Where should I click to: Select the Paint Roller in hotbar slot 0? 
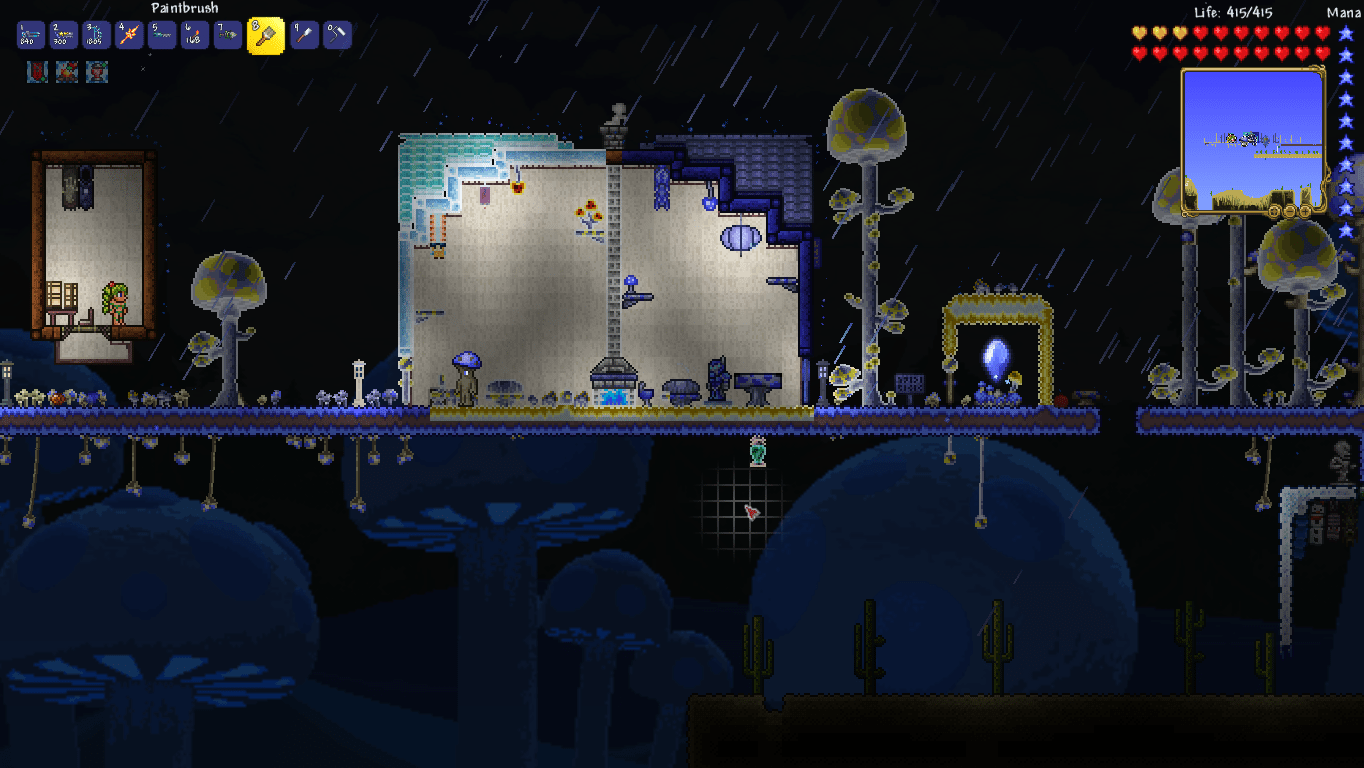click(337, 34)
